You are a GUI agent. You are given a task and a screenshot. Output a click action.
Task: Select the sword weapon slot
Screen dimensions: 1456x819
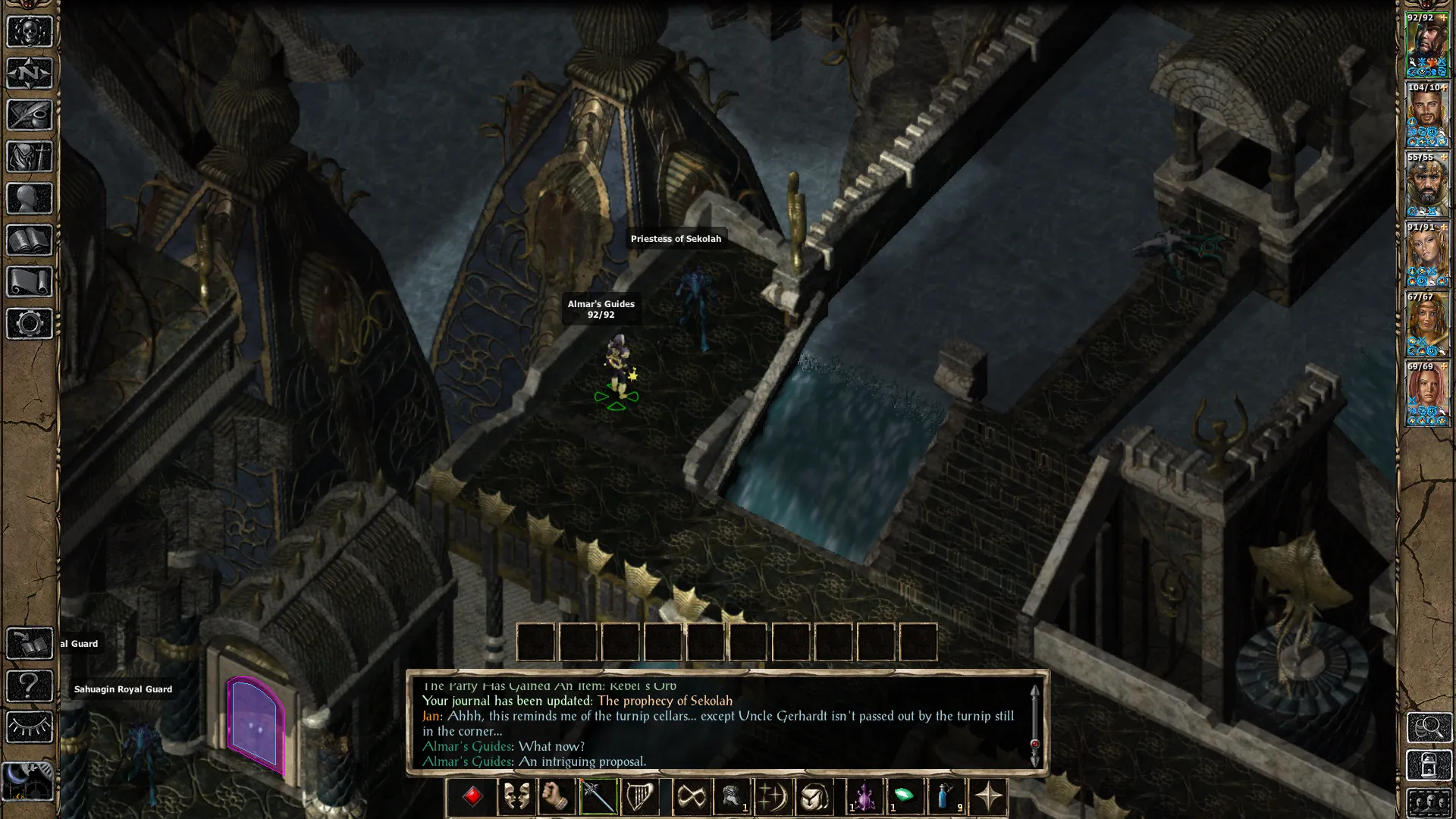click(x=598, y=797)
